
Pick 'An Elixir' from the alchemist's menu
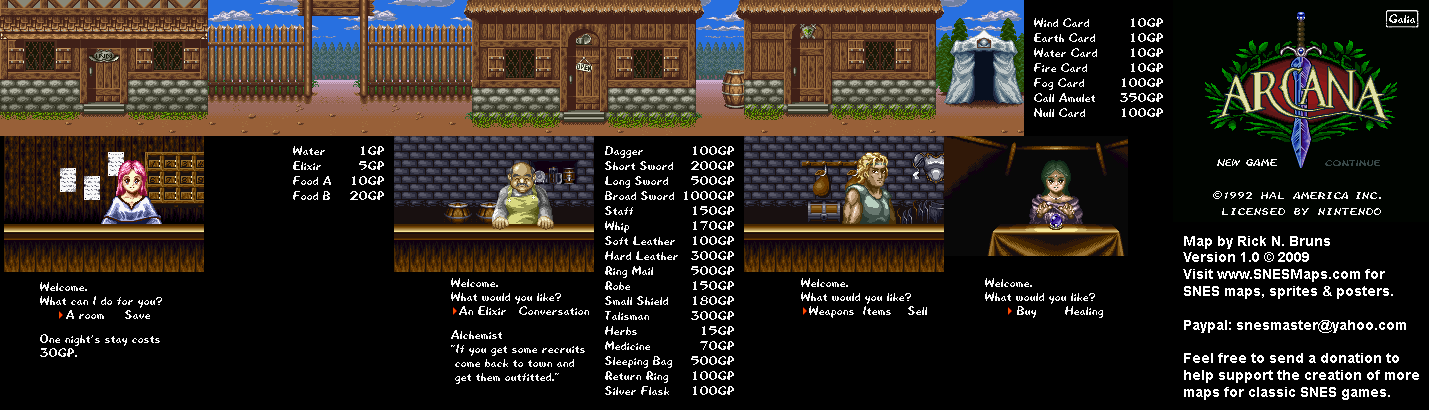[x=487, y=311]
